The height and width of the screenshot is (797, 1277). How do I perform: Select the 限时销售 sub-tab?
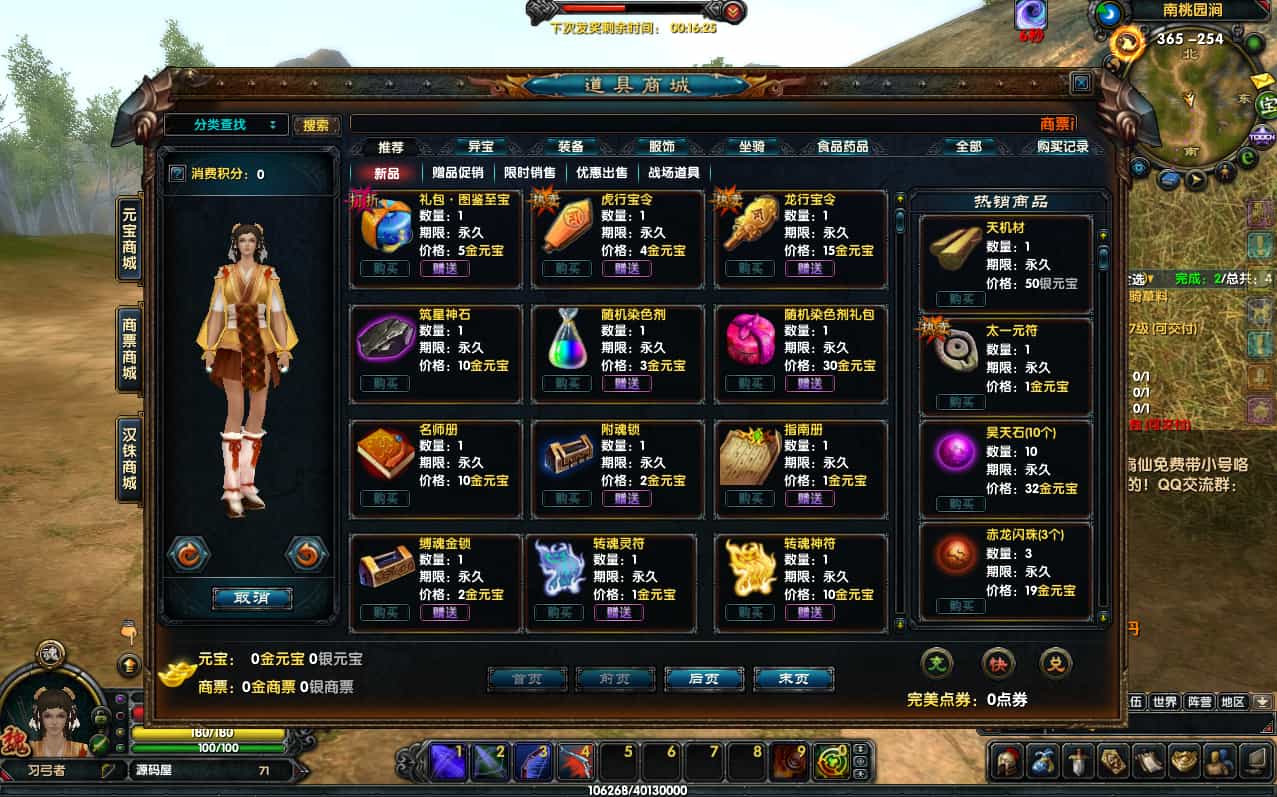(x=530, y=173)
